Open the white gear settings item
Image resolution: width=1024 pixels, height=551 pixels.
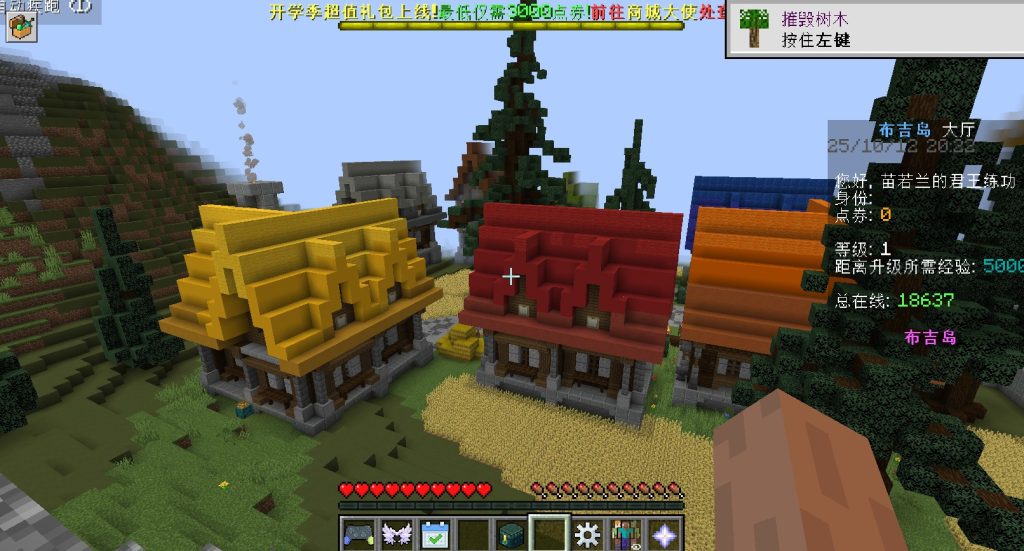point(587,534)
